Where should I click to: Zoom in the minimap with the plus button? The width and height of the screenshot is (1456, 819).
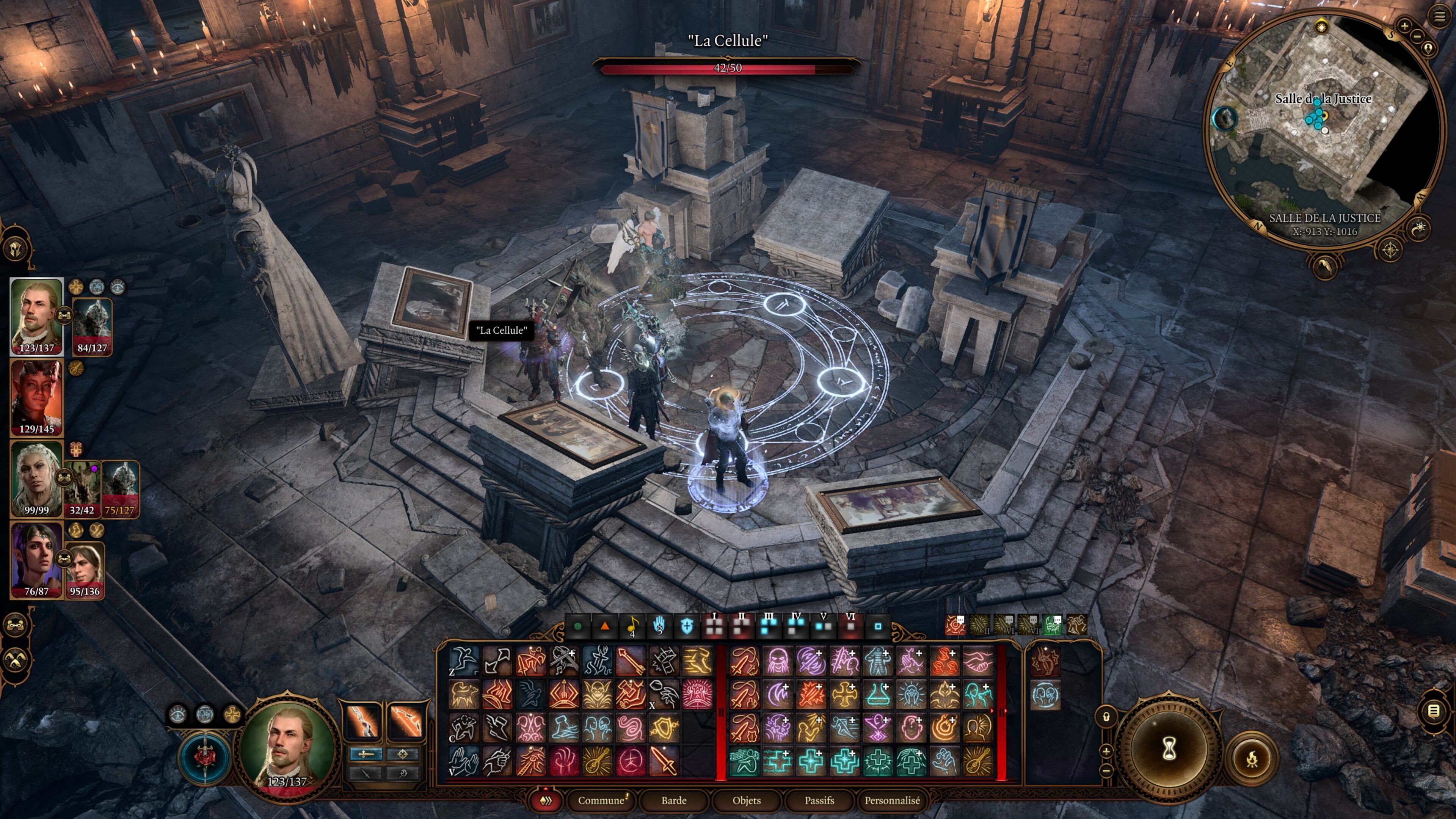click(x=1404, y=25)
